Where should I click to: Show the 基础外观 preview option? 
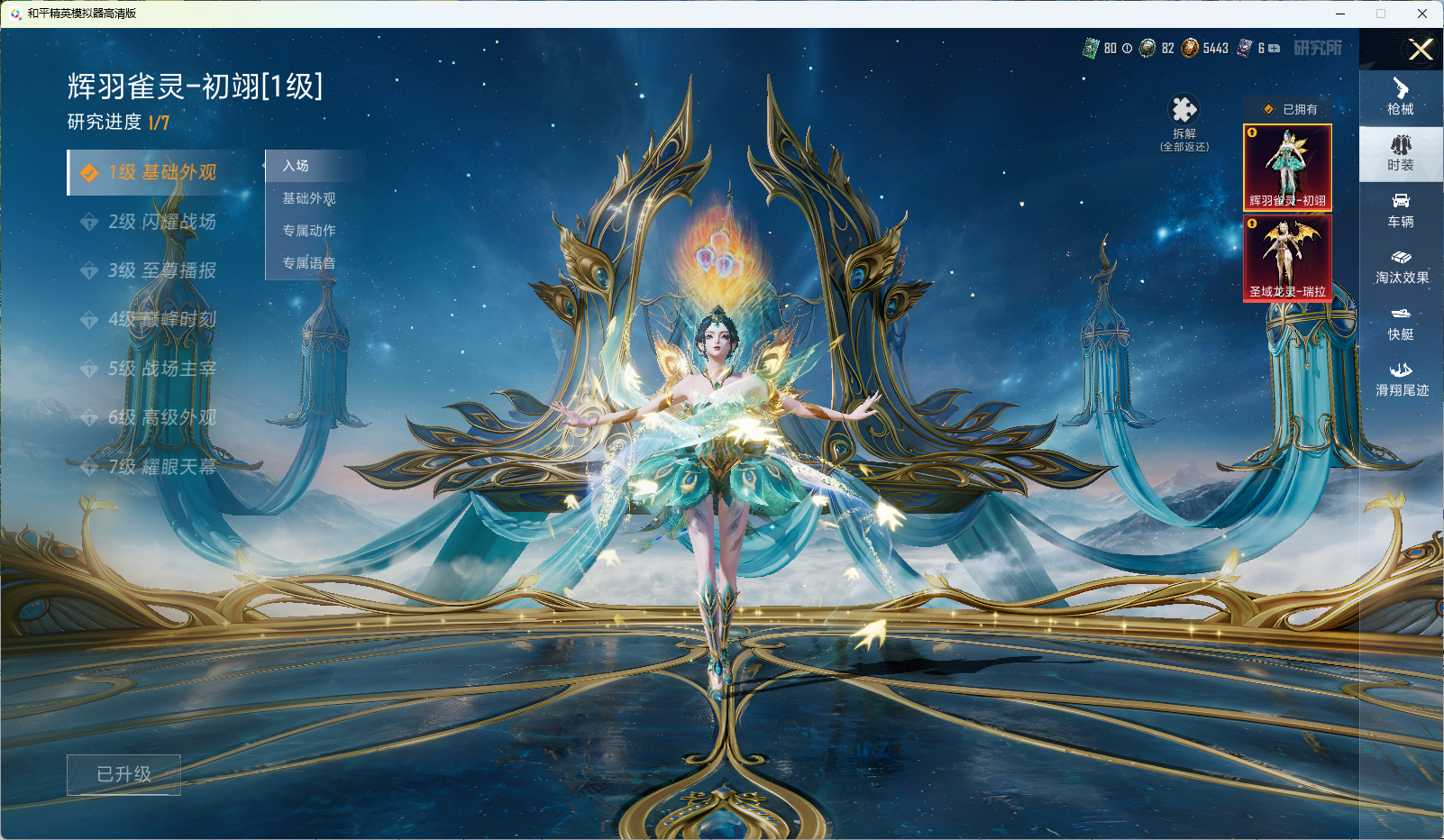(x=309, y=198)
